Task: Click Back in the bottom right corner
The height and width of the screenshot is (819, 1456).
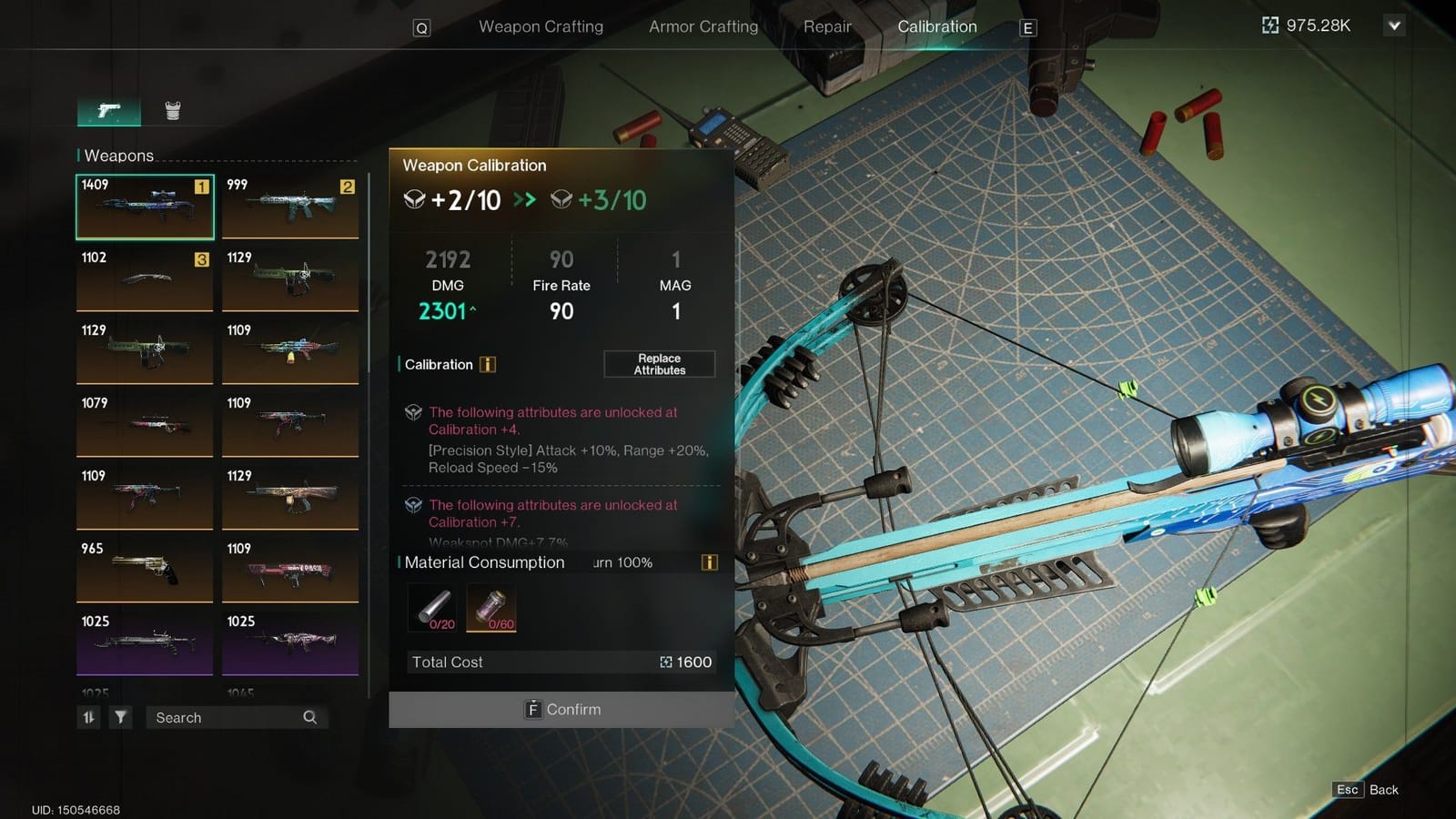Action: click(1383, 790)
